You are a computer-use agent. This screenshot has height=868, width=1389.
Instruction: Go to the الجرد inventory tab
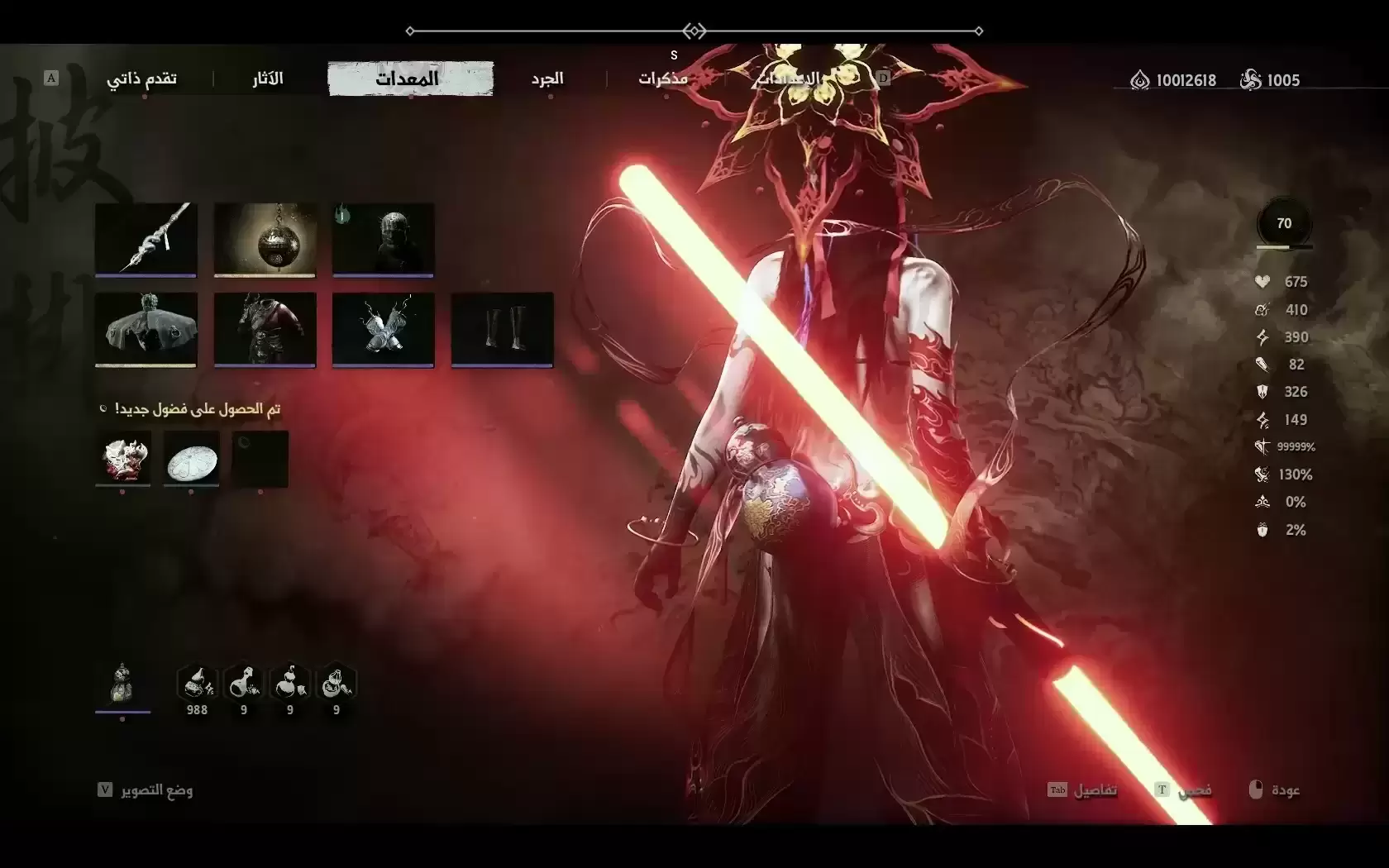point(547,79)
